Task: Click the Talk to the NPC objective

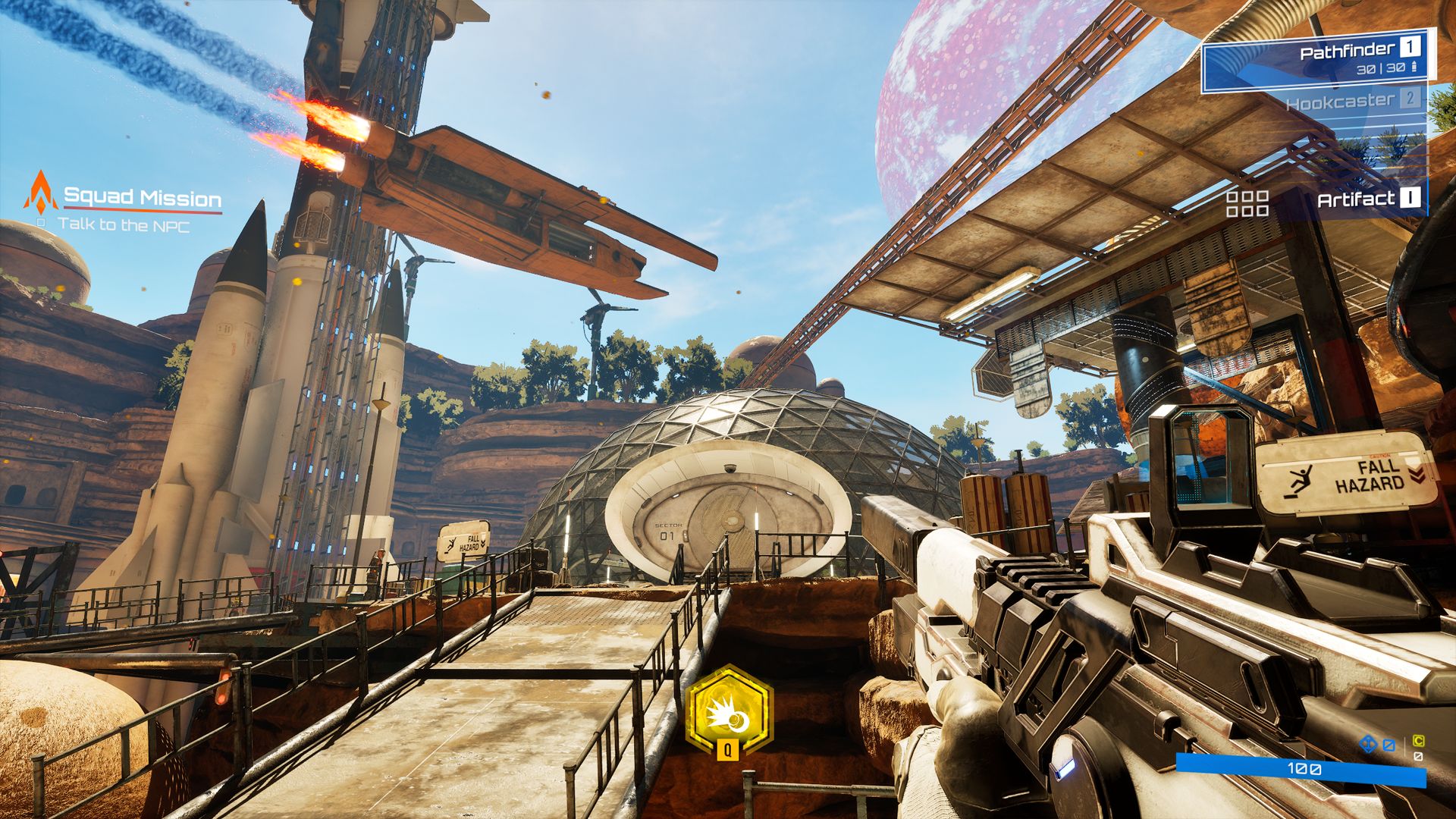Action: pyautogui.click(x=126, y=224)
